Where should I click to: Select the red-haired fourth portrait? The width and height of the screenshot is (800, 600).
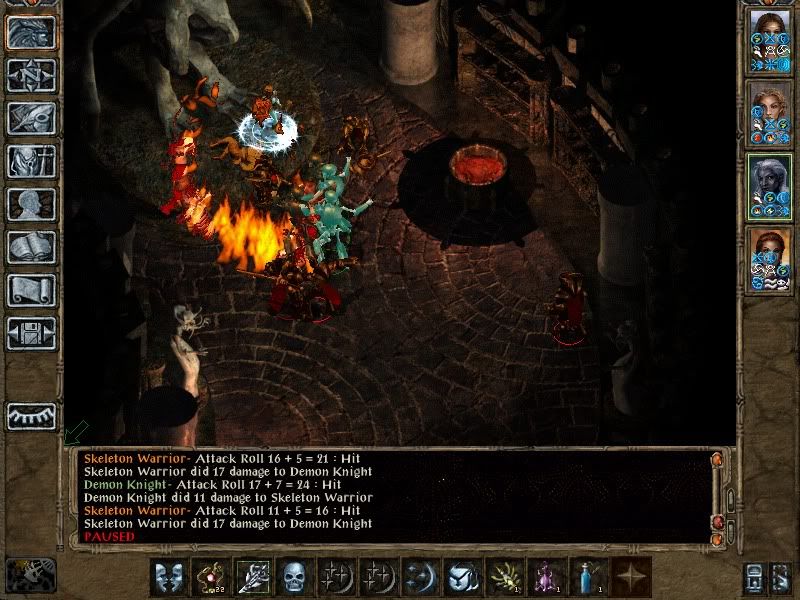(x=770, y=261)
